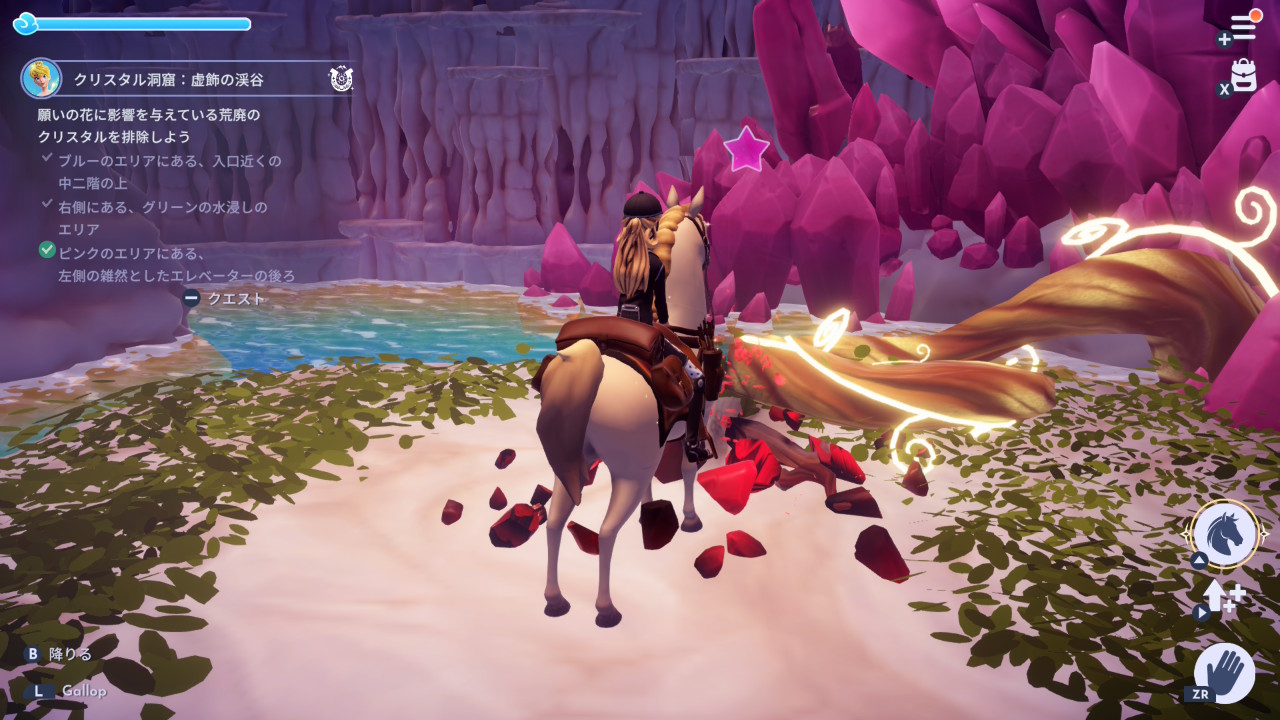Select the horseshoe emblem on quest header

(x=340, y=79)
